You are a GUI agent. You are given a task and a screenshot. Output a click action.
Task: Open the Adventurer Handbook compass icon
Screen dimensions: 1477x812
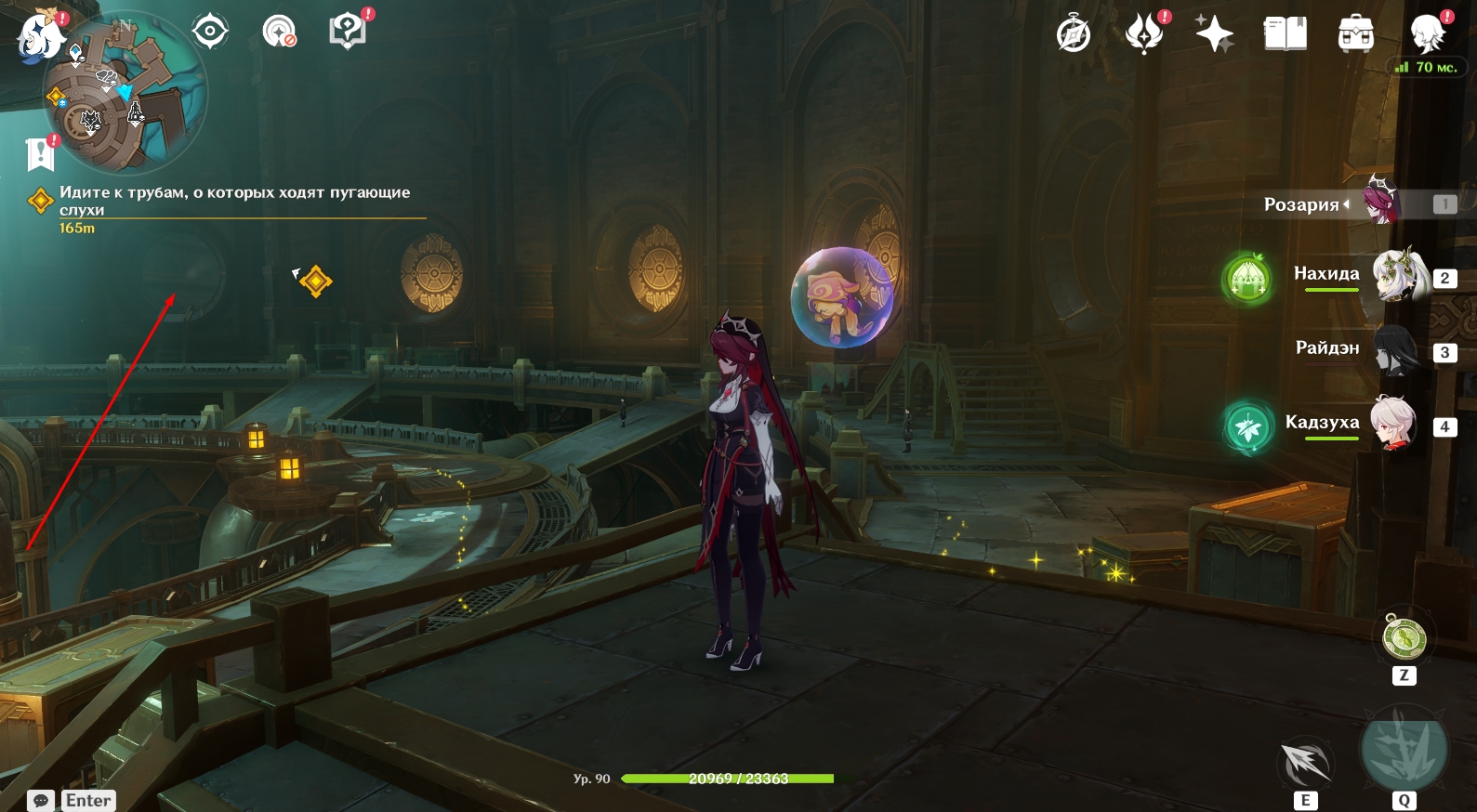coord(1074,35)
